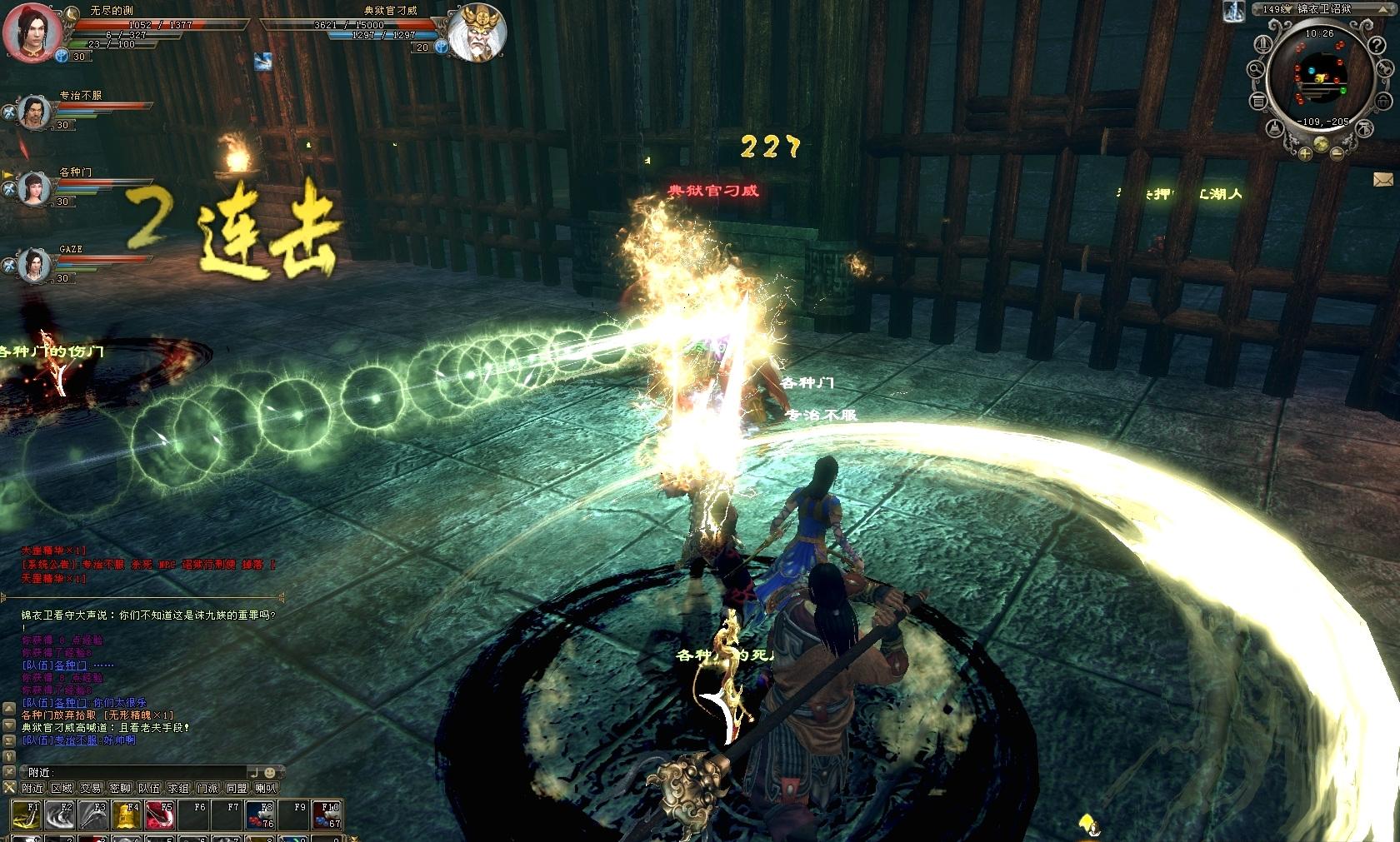Click boss 典狱官刁威 target portrait

[477, 33]
